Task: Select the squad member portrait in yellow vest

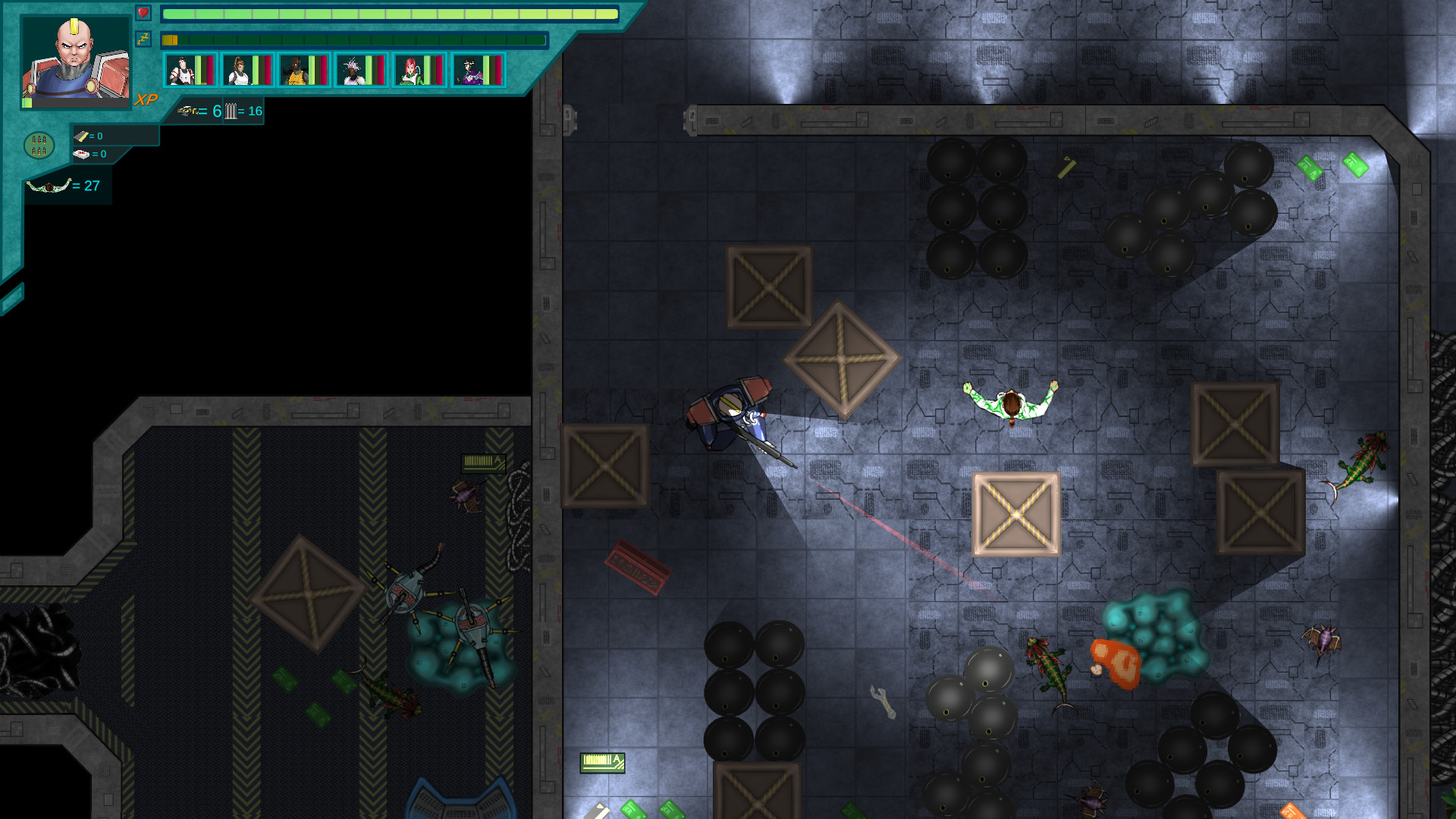Action: pos(296,71)
